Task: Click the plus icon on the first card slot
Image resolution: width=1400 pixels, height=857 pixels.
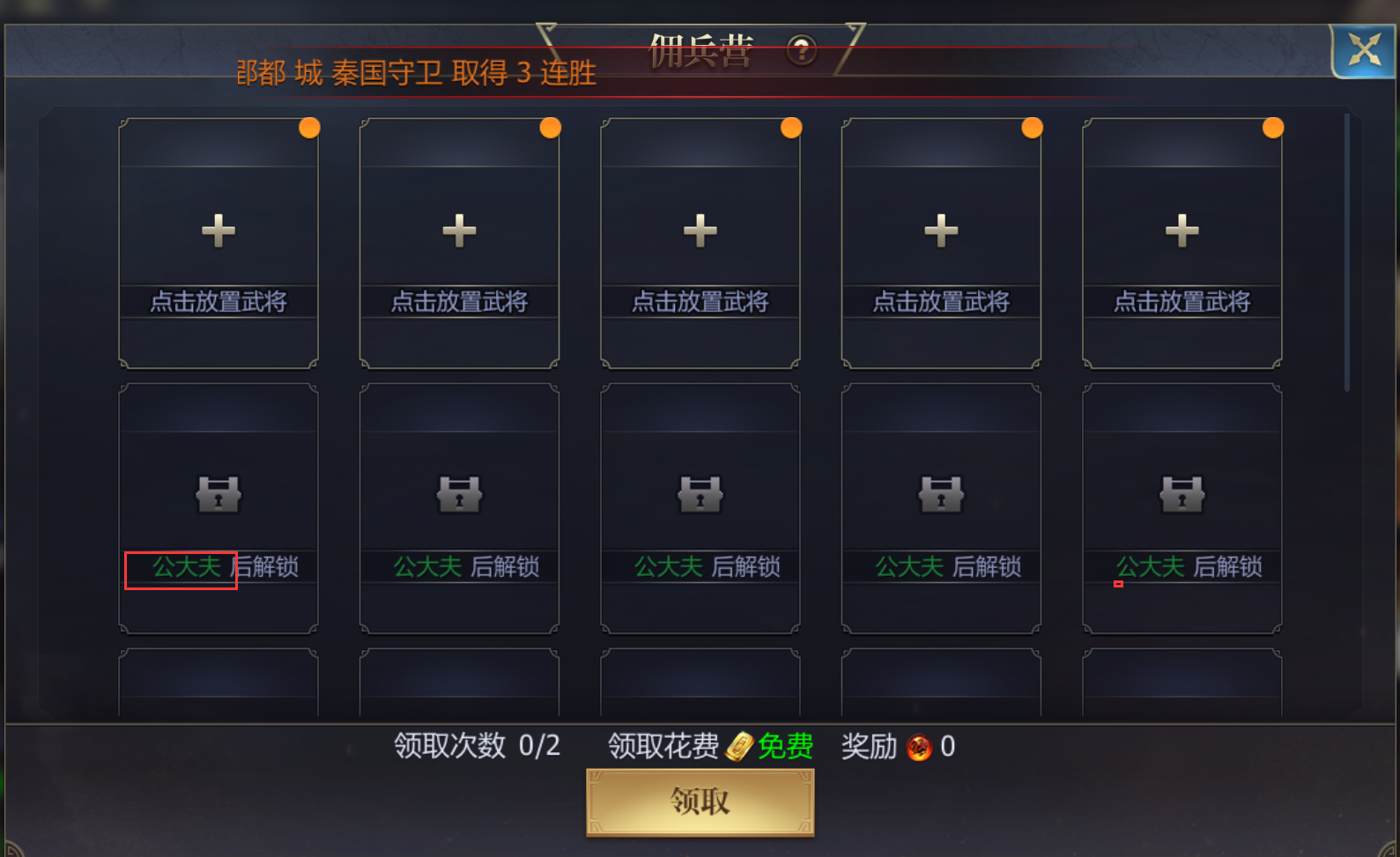Action: pyautogui.click(x=218, y=230)
